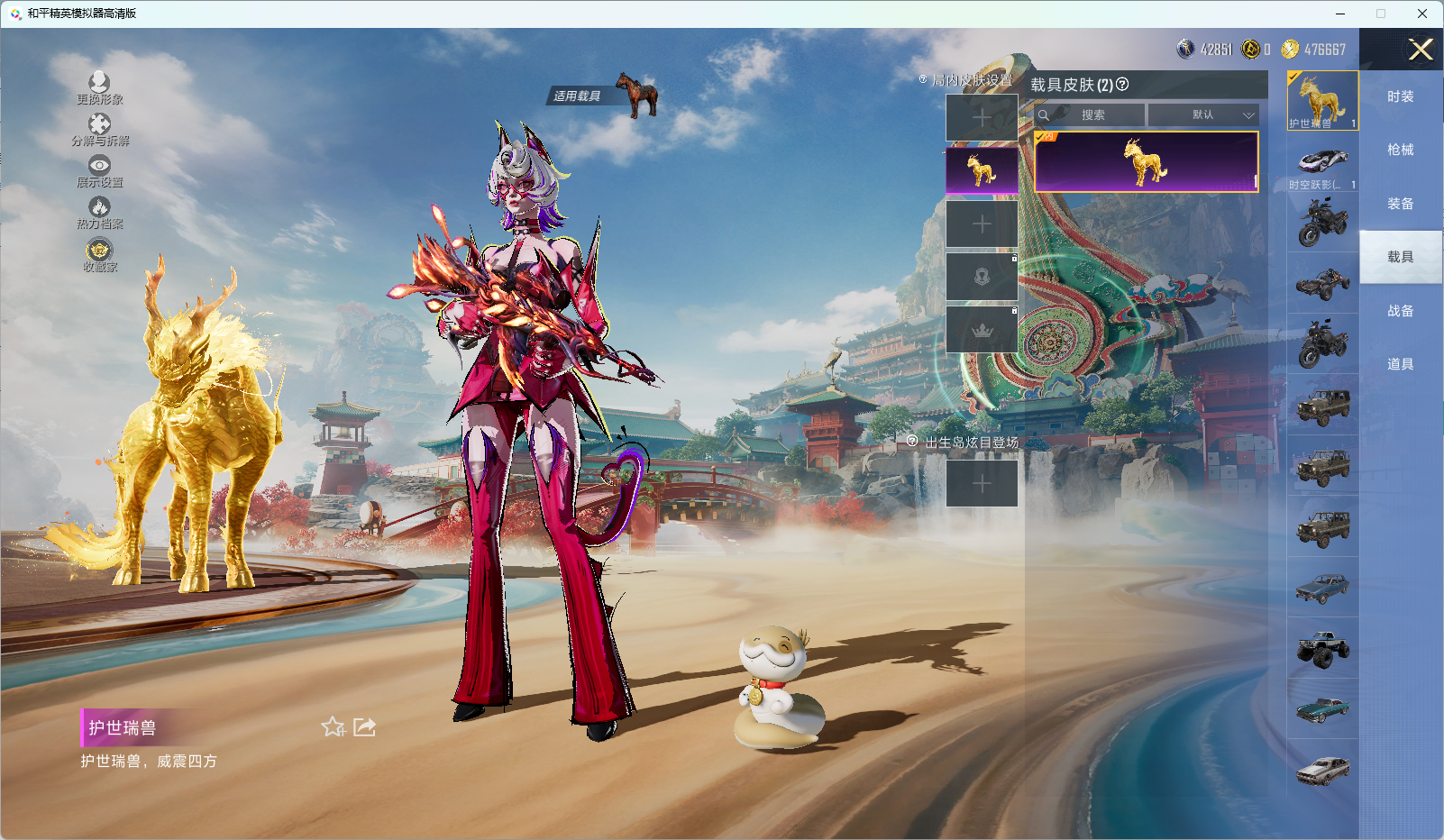Switch to the 时装 outfits tab

point(1400,96)
